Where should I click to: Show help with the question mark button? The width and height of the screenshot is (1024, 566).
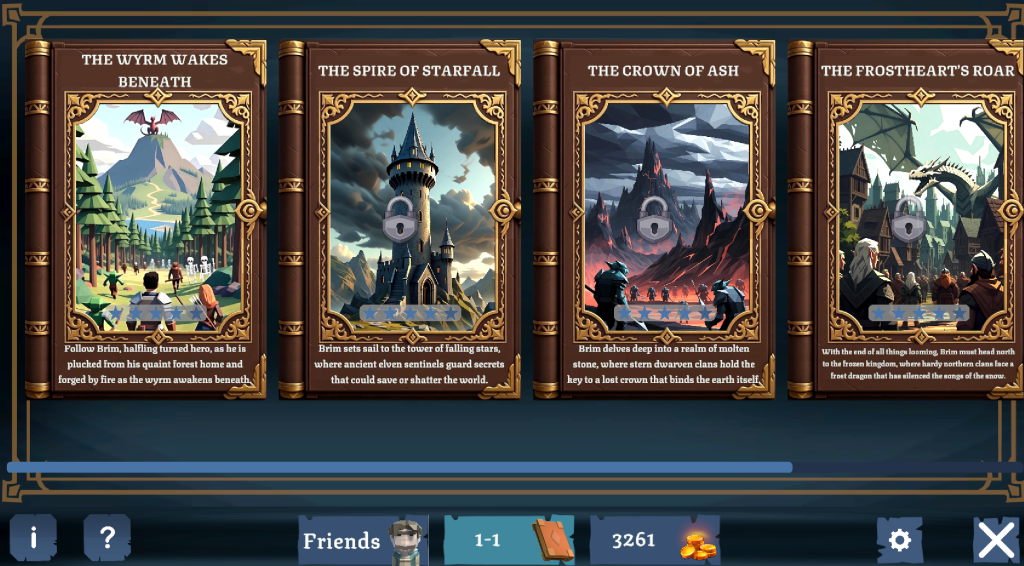[107, 539]
